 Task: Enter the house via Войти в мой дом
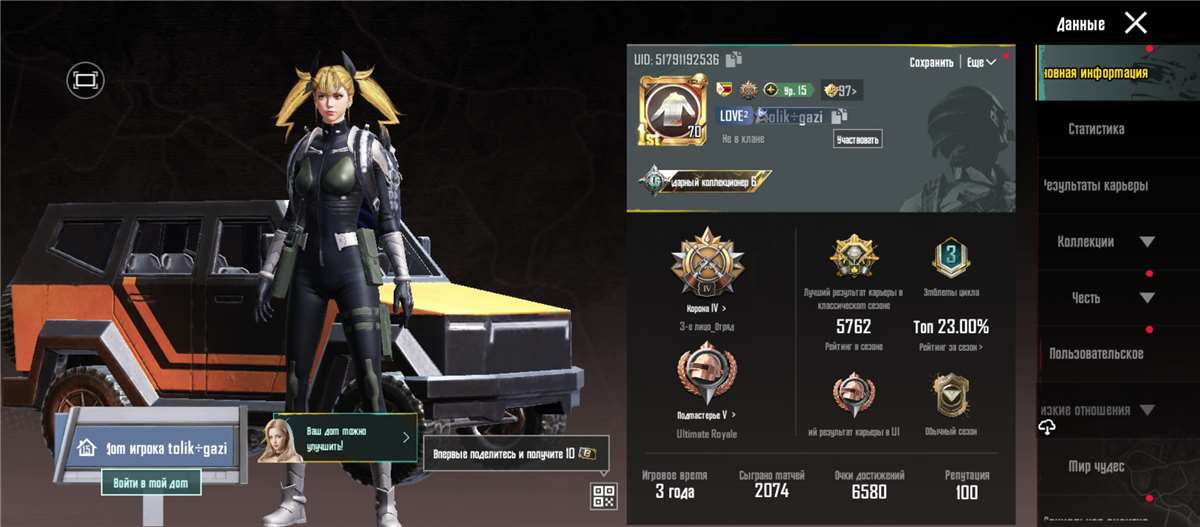(151, 483)
